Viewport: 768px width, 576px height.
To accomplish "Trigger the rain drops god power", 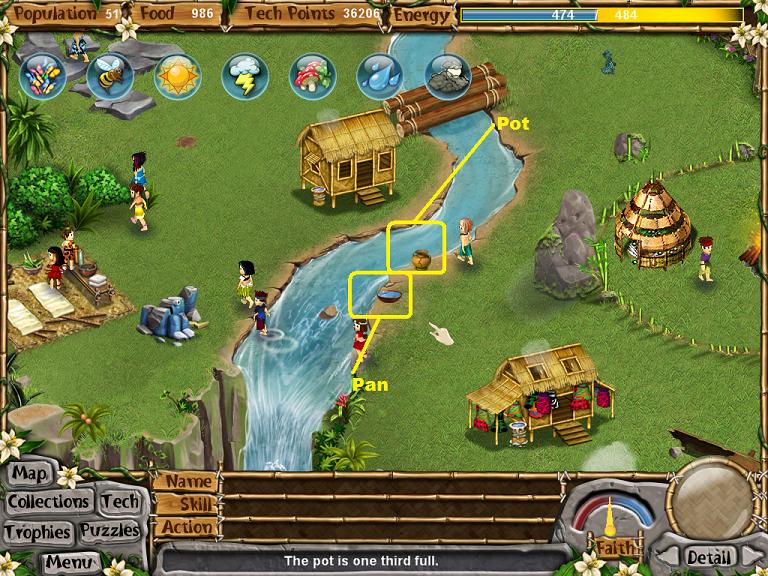I will (380, 75).
